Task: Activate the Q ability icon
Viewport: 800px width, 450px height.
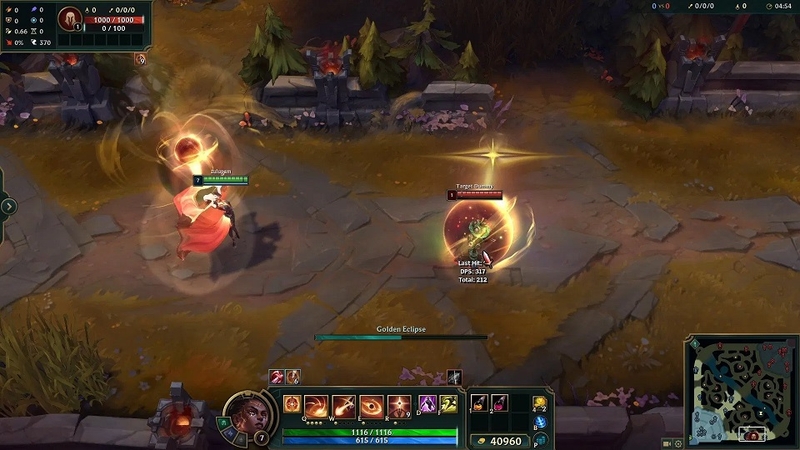Action: click(x=318, y=405)
